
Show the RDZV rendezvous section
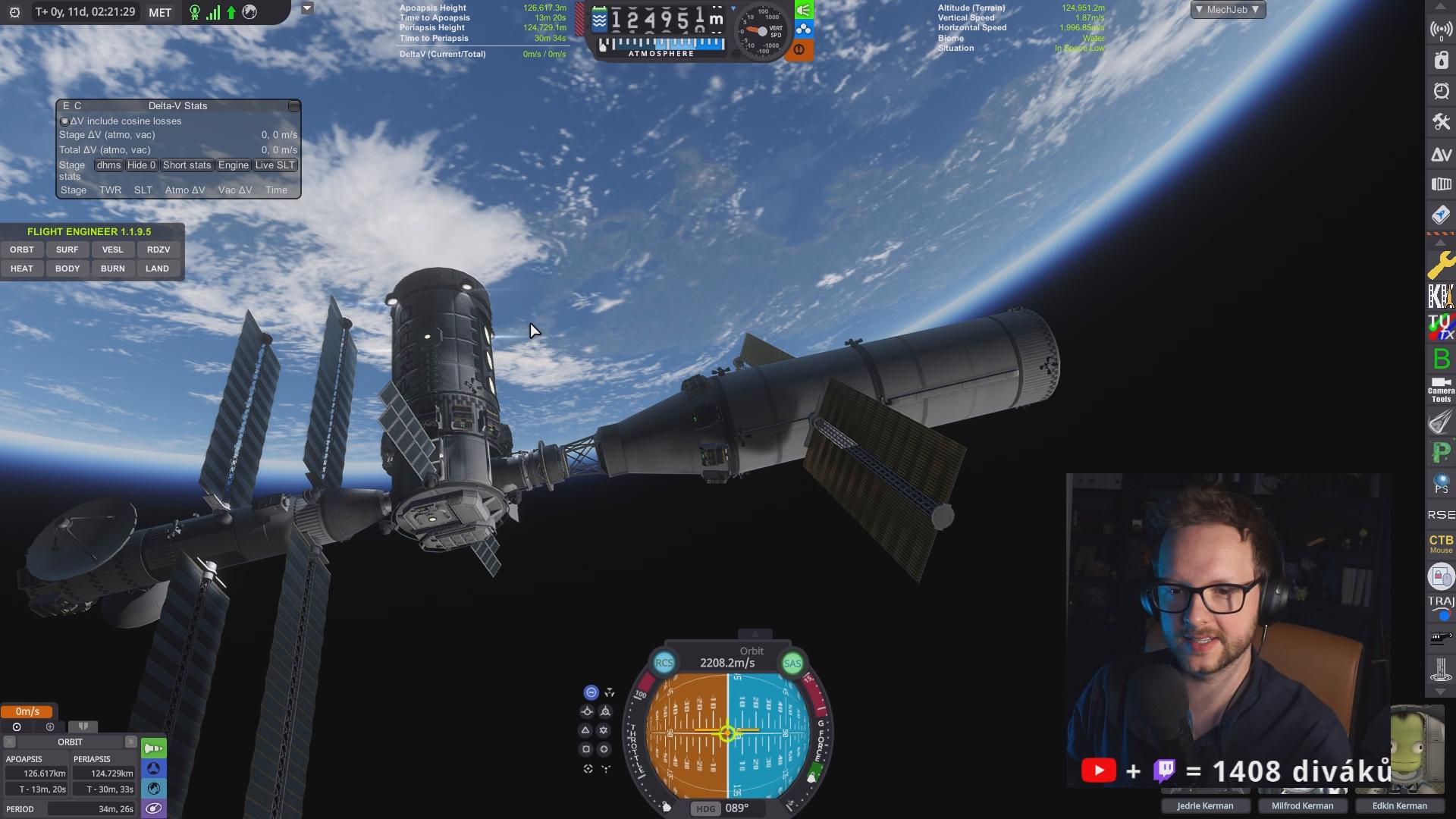(x=158, y=249)
